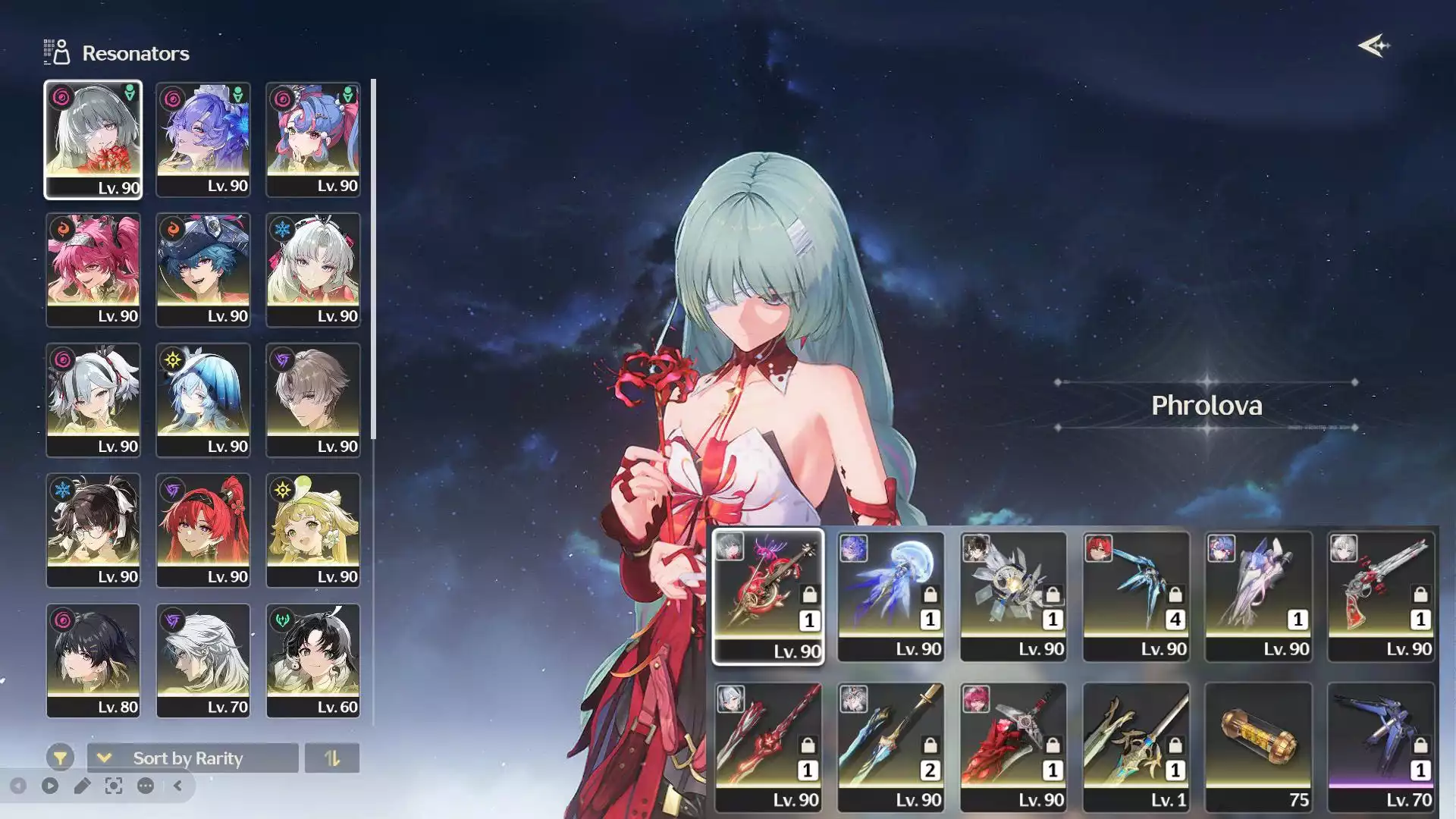Open the resonator filter funnel button
1456x819 pixels.
[60, 758]
